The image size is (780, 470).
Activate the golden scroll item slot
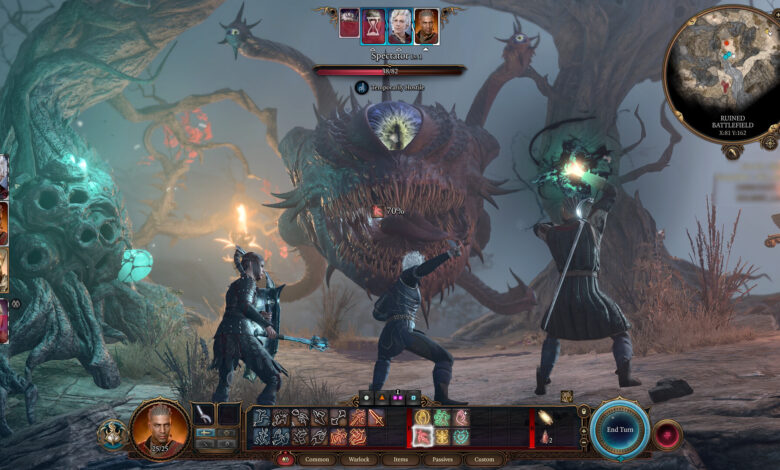[x=546, y=417]
